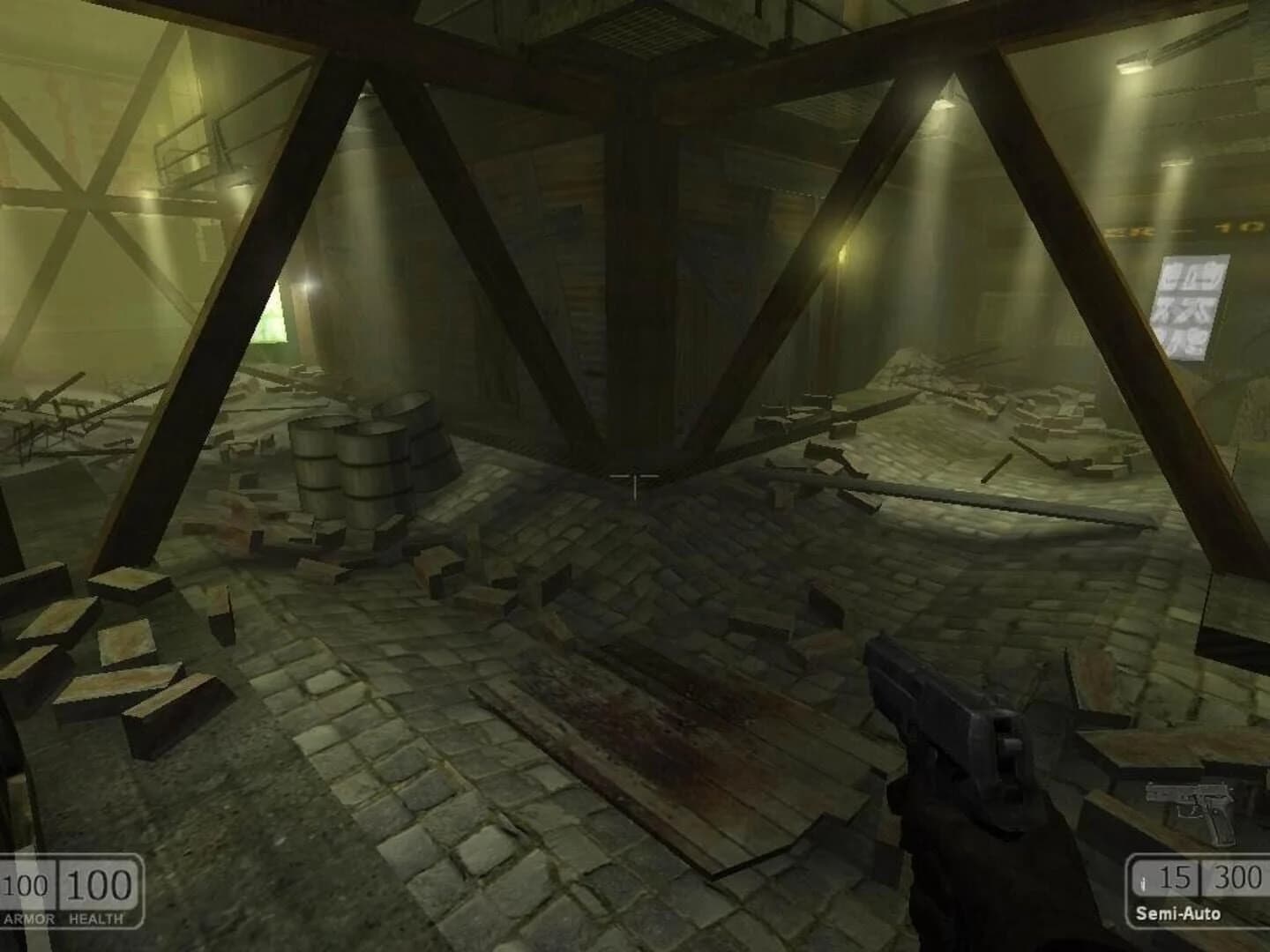Select the HEALTH label tab
The height and width of the screenshot is (952, 1270).
tap(94, 919)
